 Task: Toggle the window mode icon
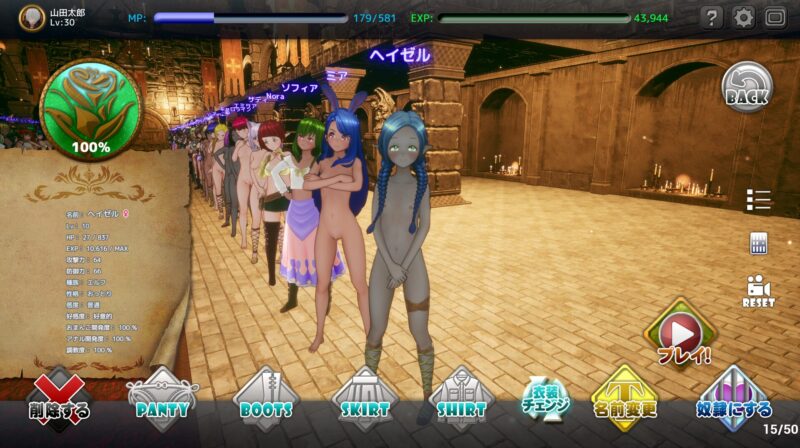click(775, 17)
